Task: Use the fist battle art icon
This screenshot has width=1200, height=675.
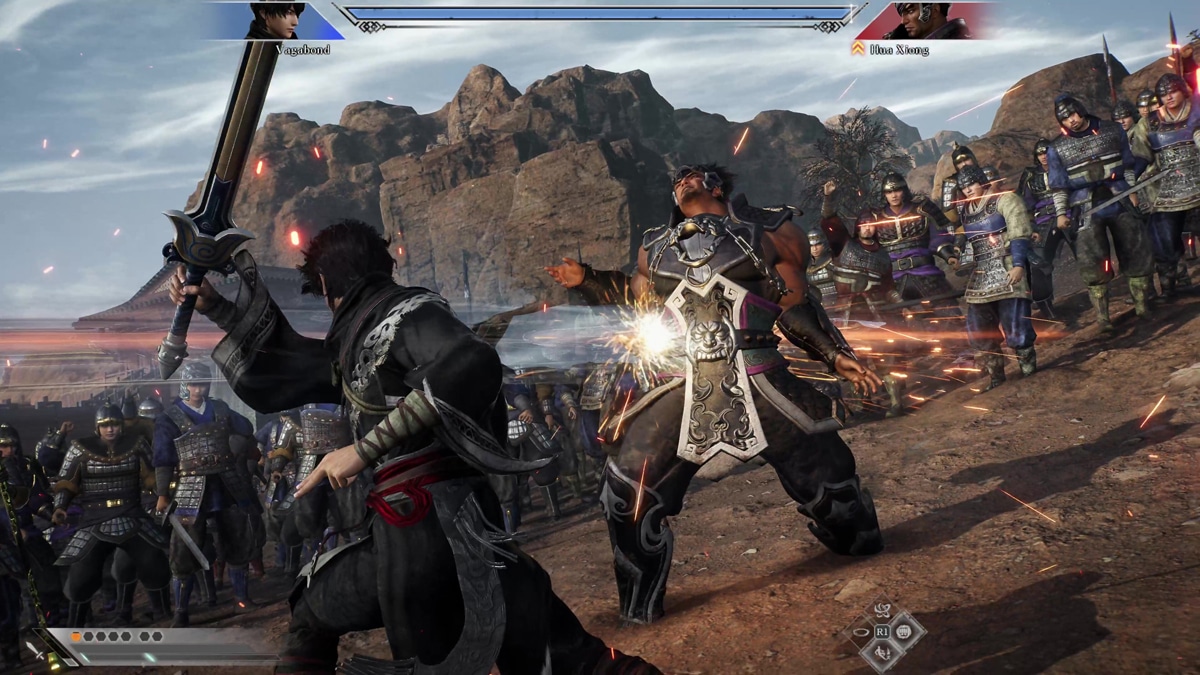Action: tap(903, 632)
